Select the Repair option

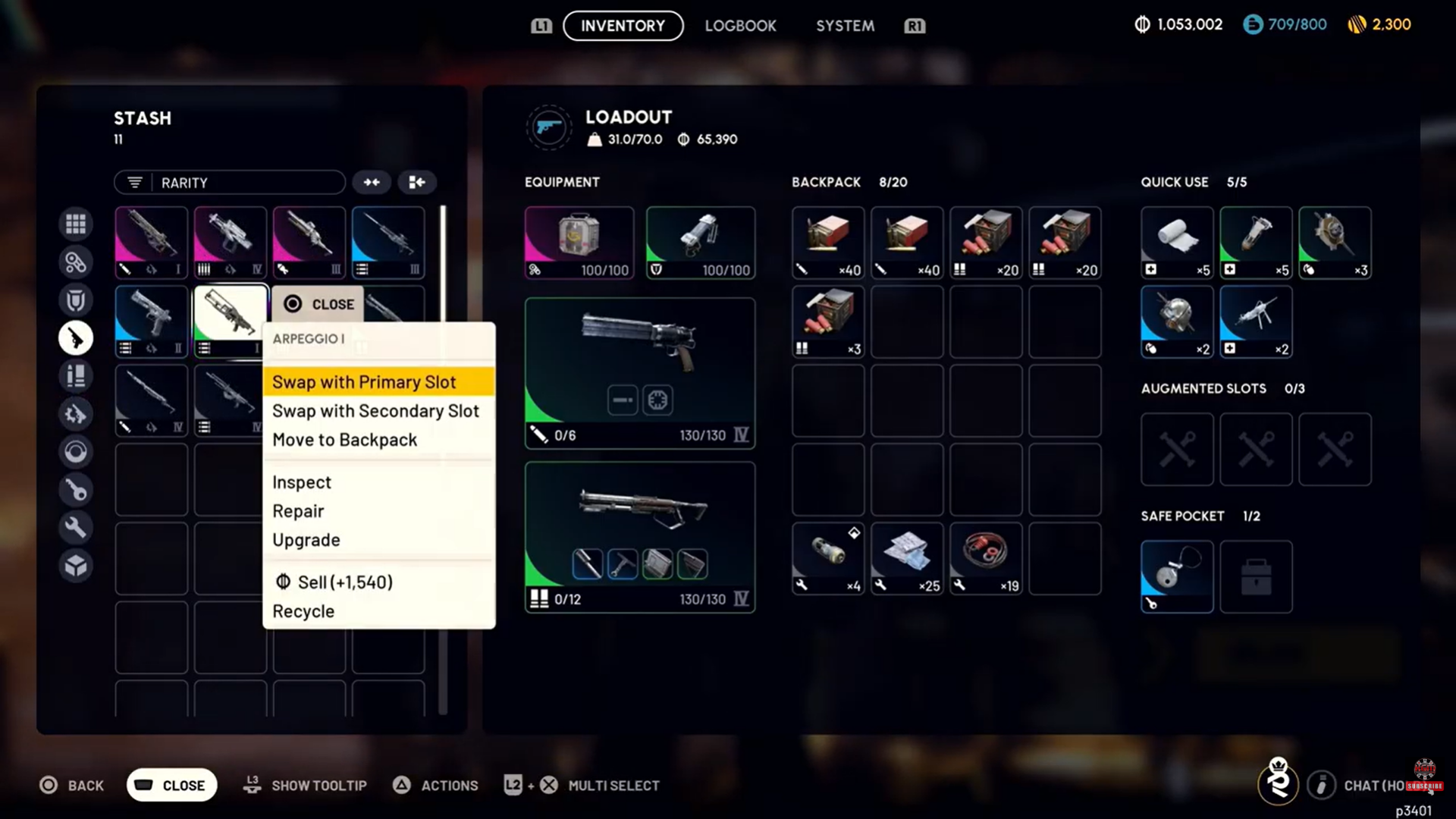tap(298, 511)
